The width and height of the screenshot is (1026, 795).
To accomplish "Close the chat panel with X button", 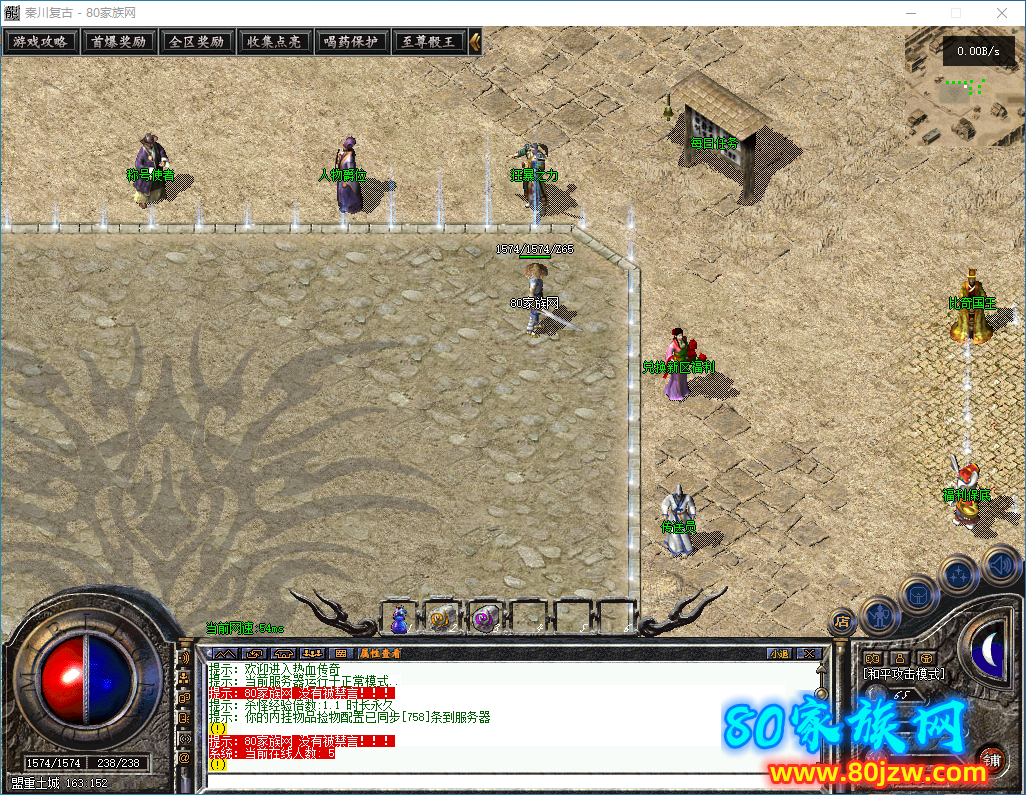I will [808, 653].
